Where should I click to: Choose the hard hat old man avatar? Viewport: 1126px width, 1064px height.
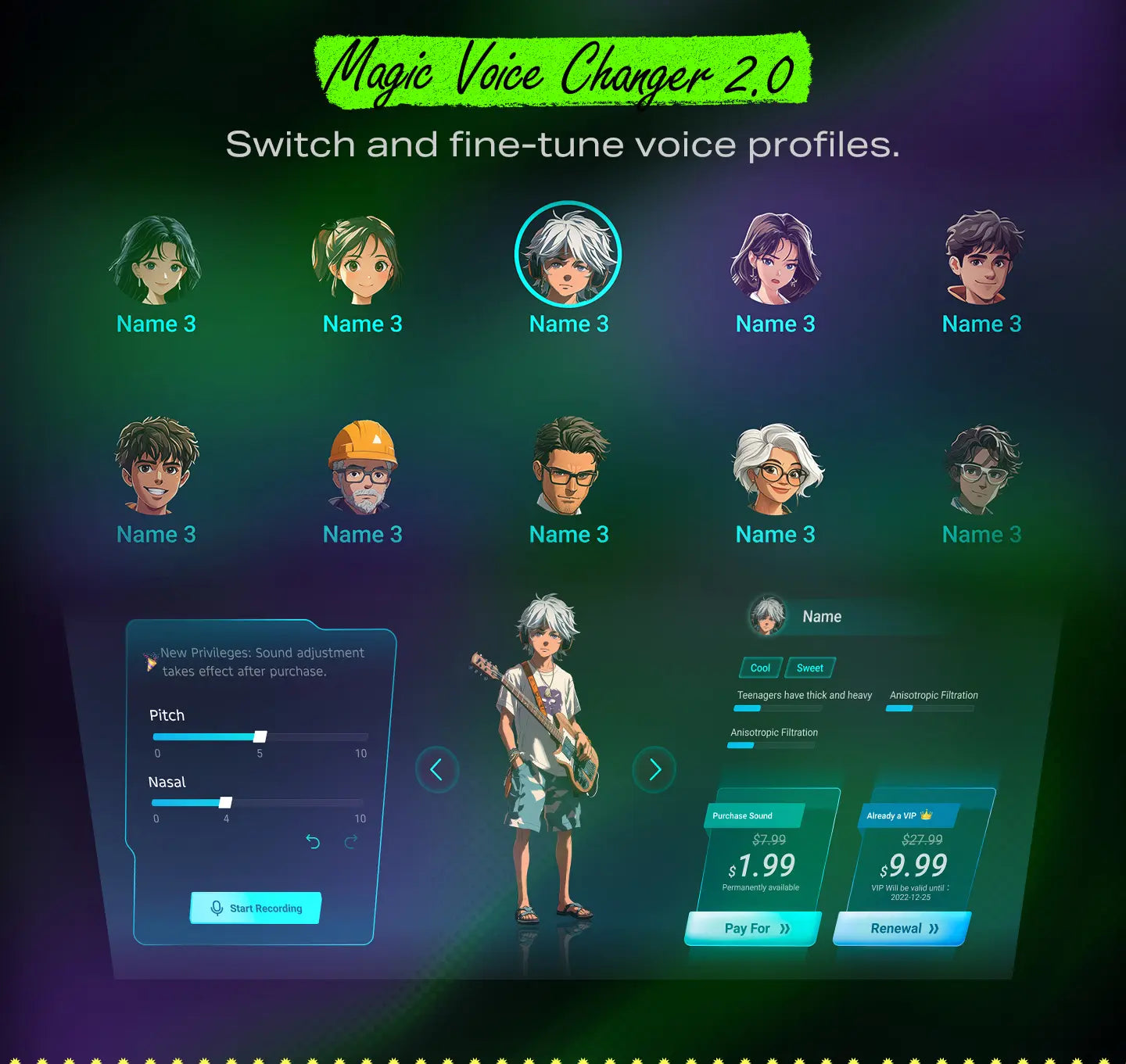pyautogui.click(x=363, y=468)
